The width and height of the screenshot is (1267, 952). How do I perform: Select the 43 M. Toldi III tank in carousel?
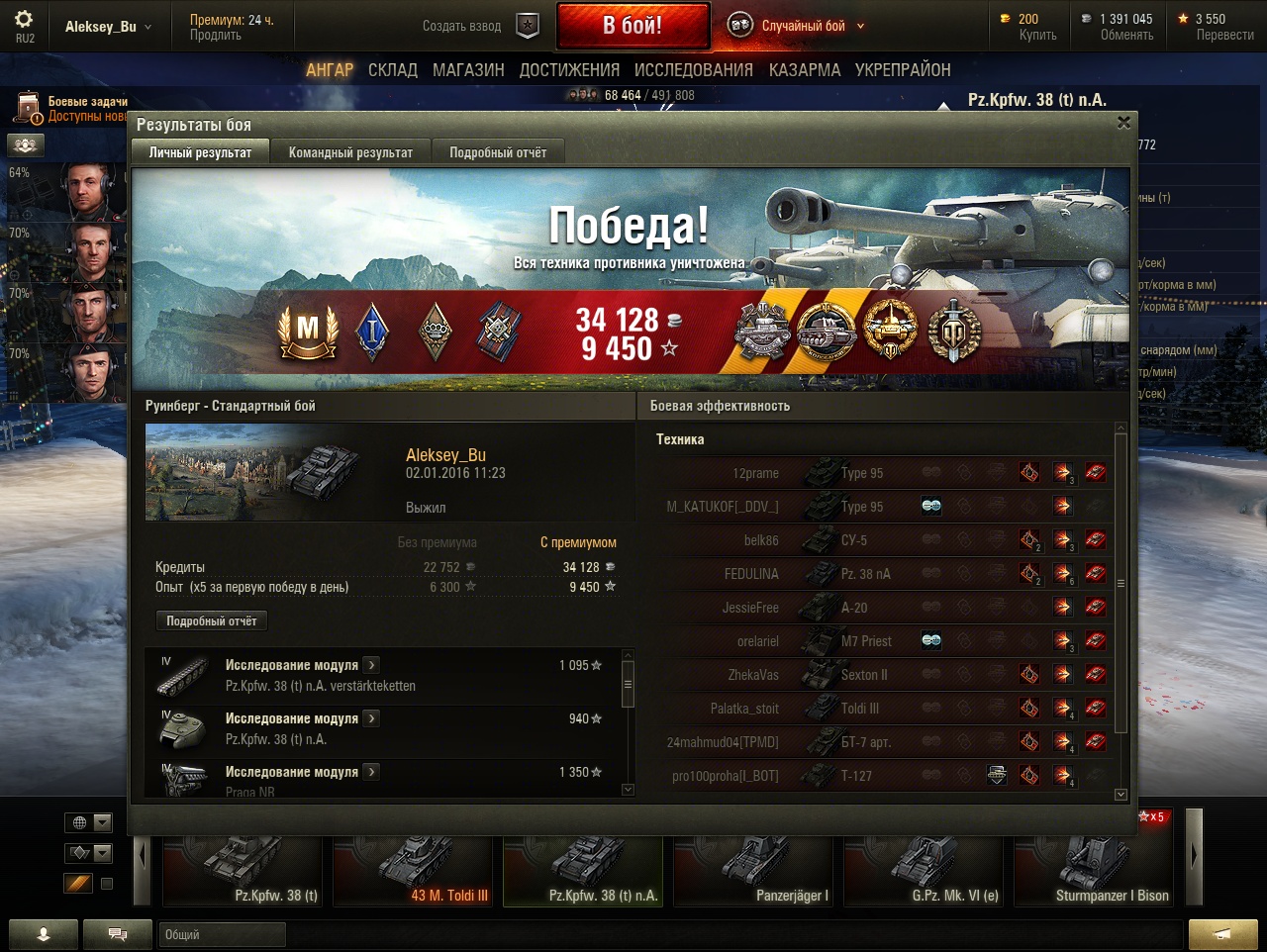pos(415,871)
